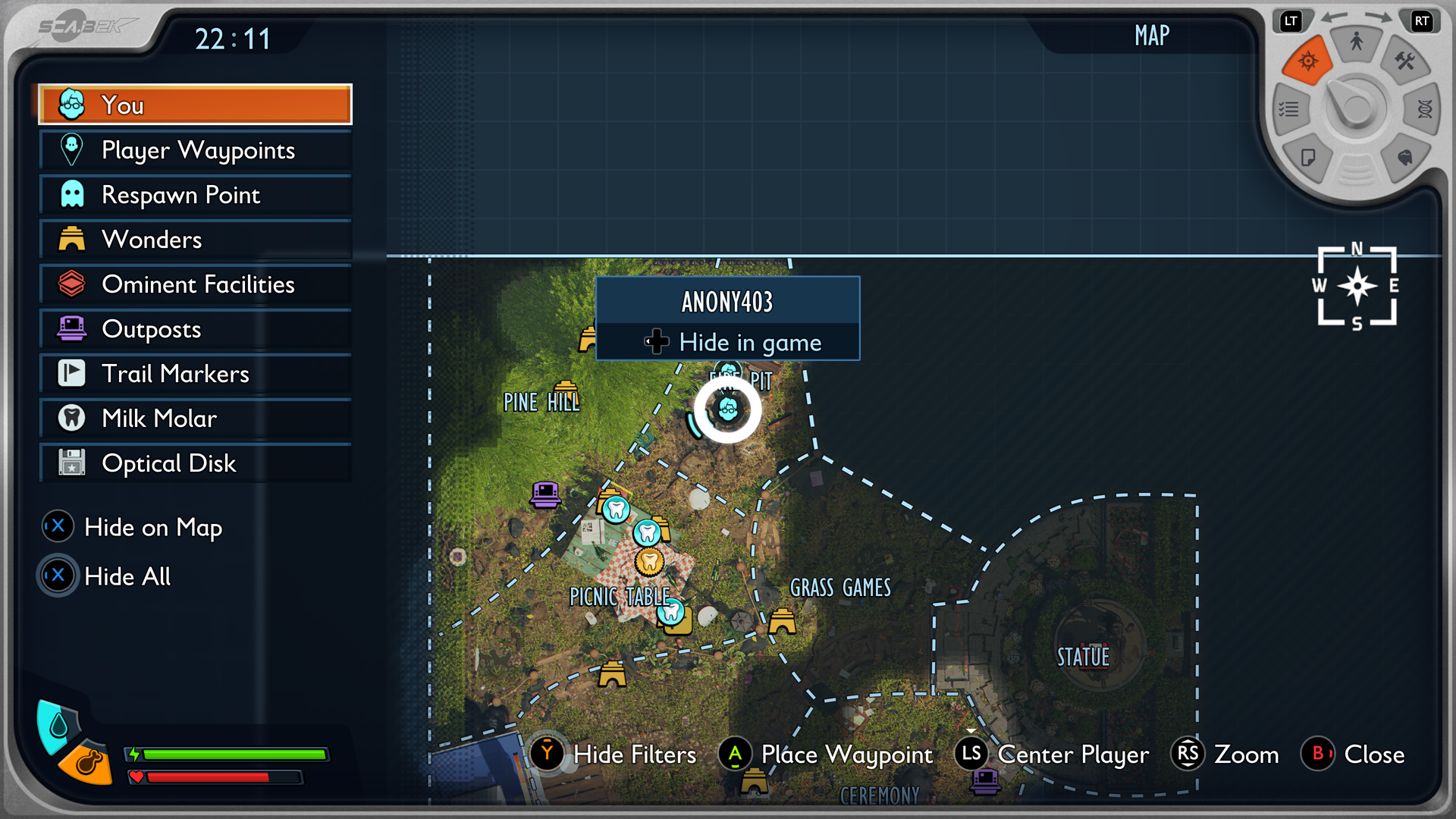
Task: Select the Outposts filter entry
Action: (195, 329)
